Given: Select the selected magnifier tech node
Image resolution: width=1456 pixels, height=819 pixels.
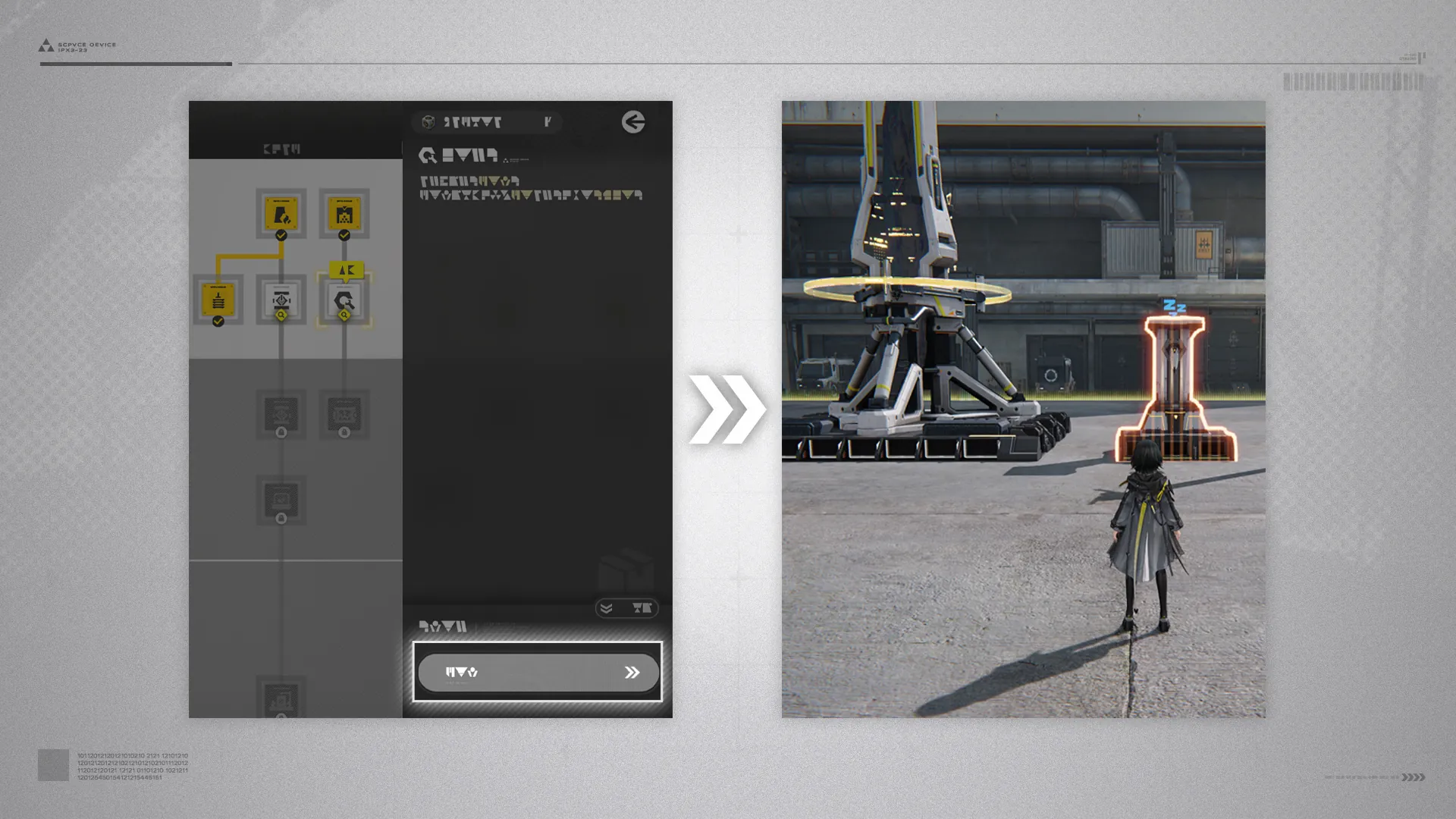Looking at the screenshot, I should pyautogui.click(x=344, y=301).
